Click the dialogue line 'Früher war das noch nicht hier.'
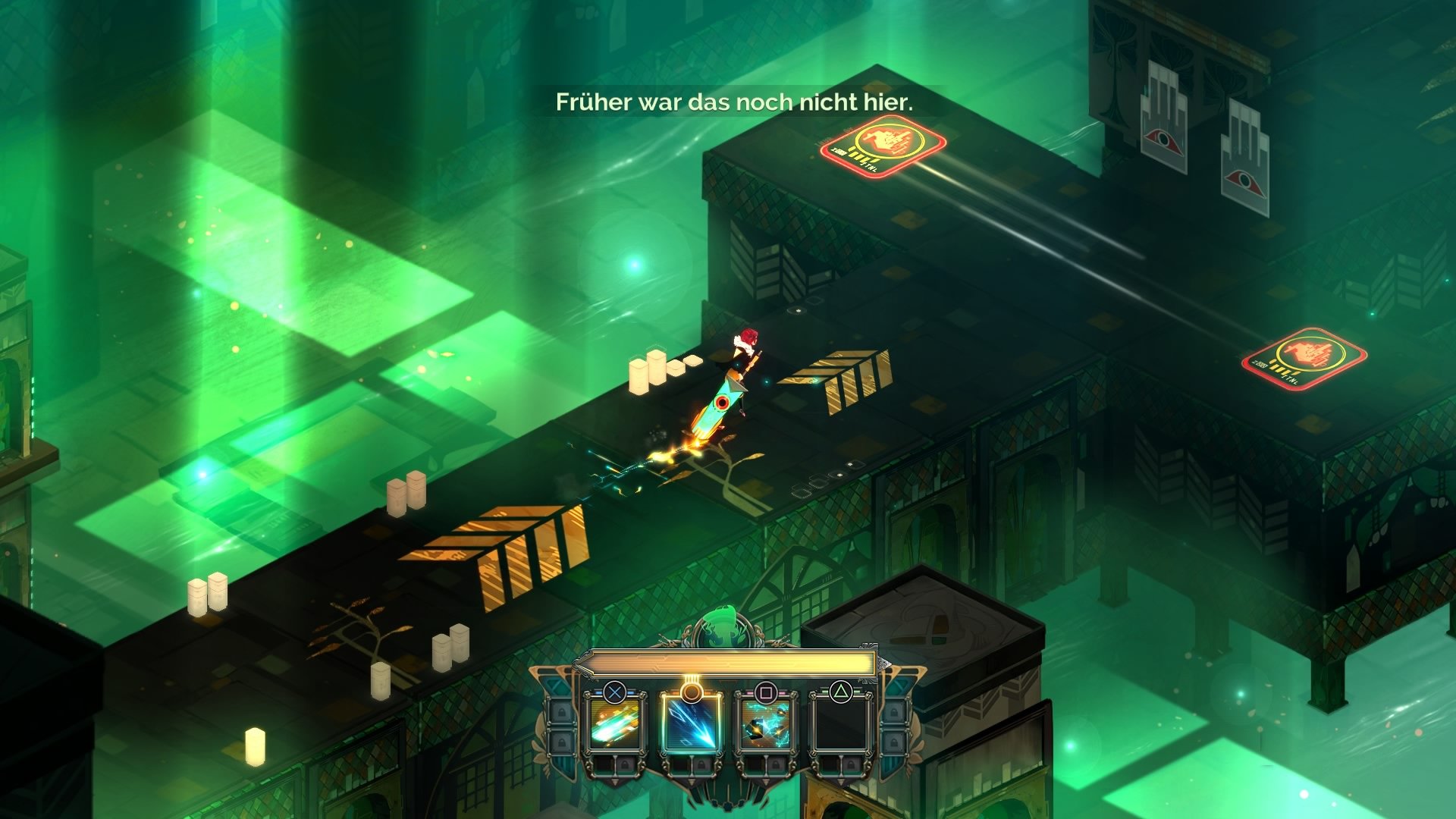 coord(736,101)
